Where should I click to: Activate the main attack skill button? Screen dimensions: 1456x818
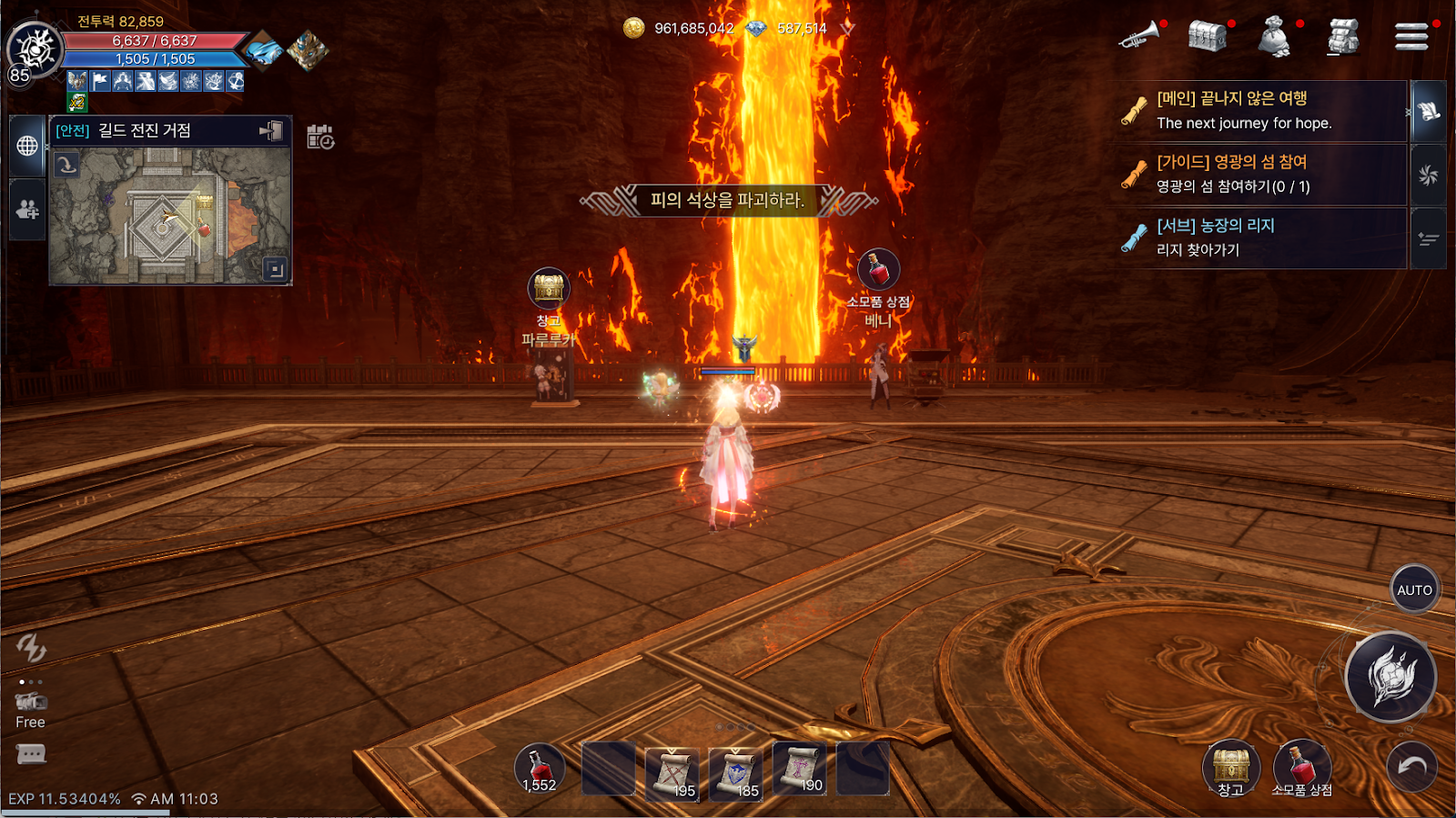1390,677
